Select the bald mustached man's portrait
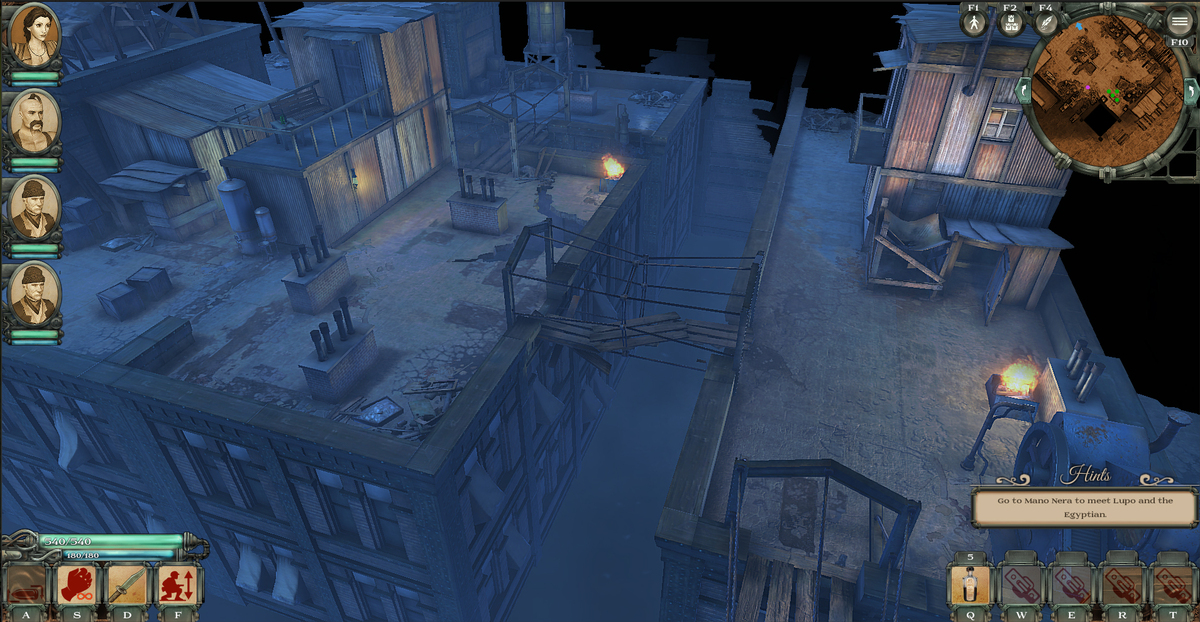1200x622 pixels. 34,122
